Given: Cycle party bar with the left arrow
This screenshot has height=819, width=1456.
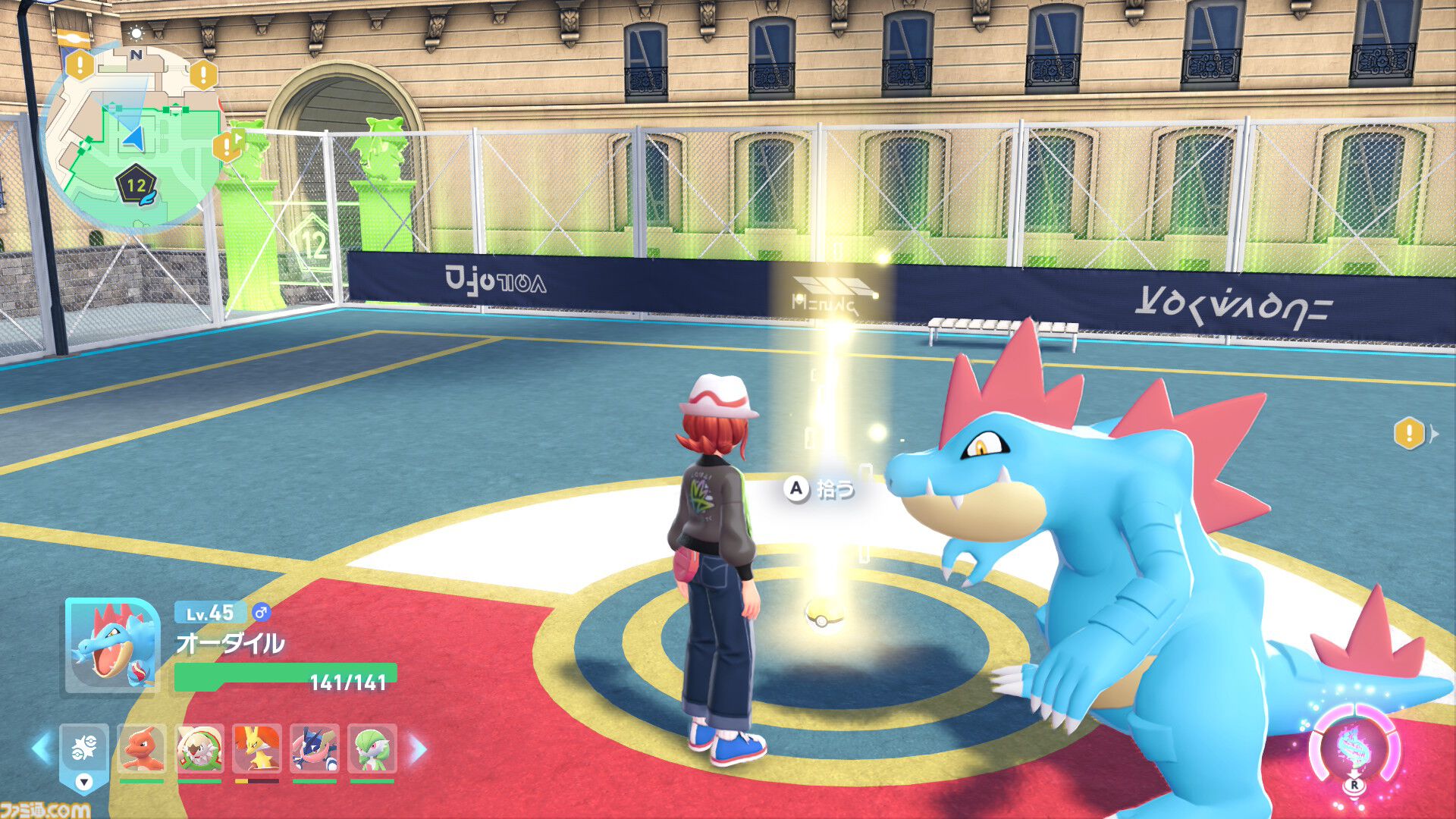Looking at the screenshot, I should pos(41,749).
